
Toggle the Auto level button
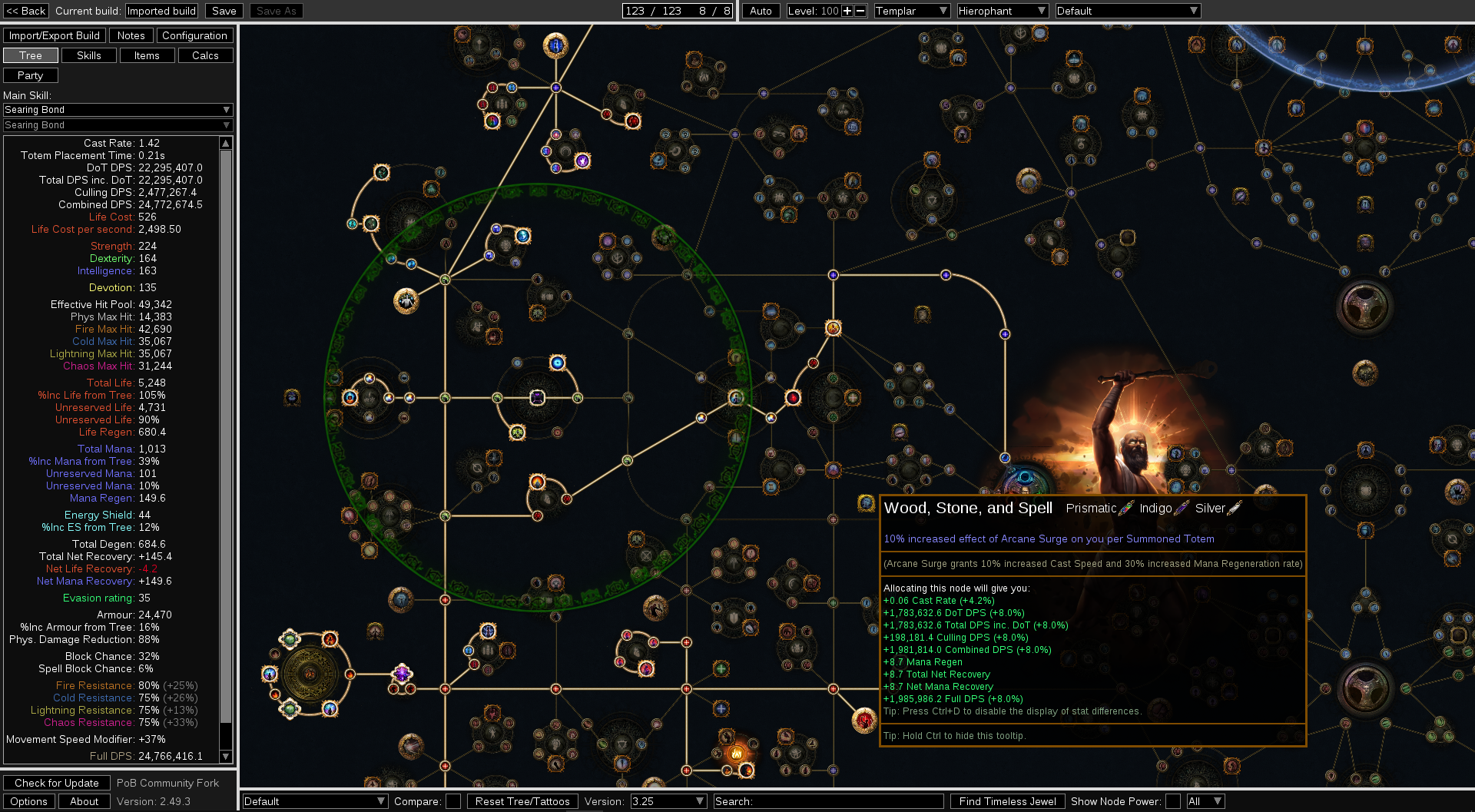click(760, 11)
